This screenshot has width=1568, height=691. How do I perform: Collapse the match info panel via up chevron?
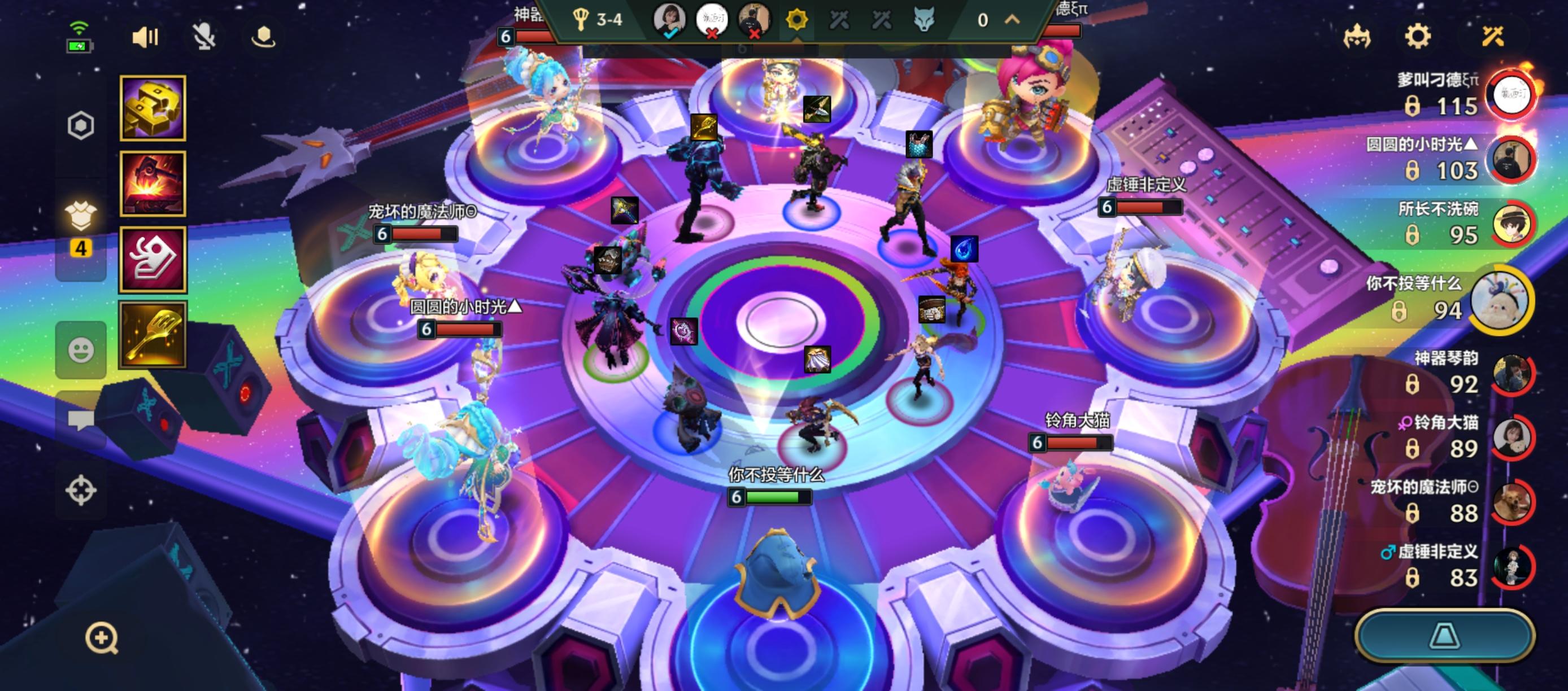(x=1011, y=19)
